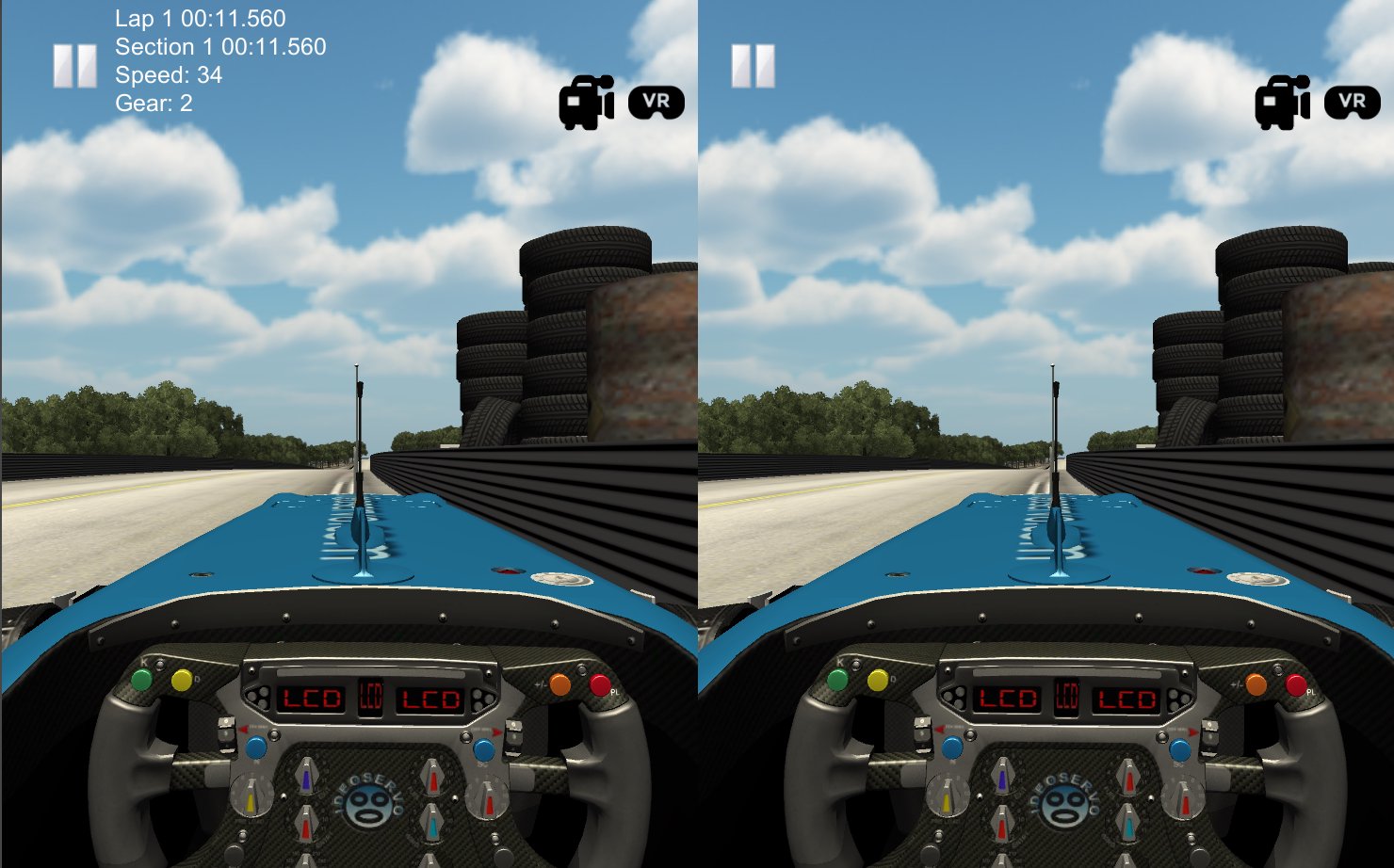Image resolution: width=1394 pixels, height=868 pixels.
Task: Select the right LCD display on the wheel
Action: tap(429, 699)
